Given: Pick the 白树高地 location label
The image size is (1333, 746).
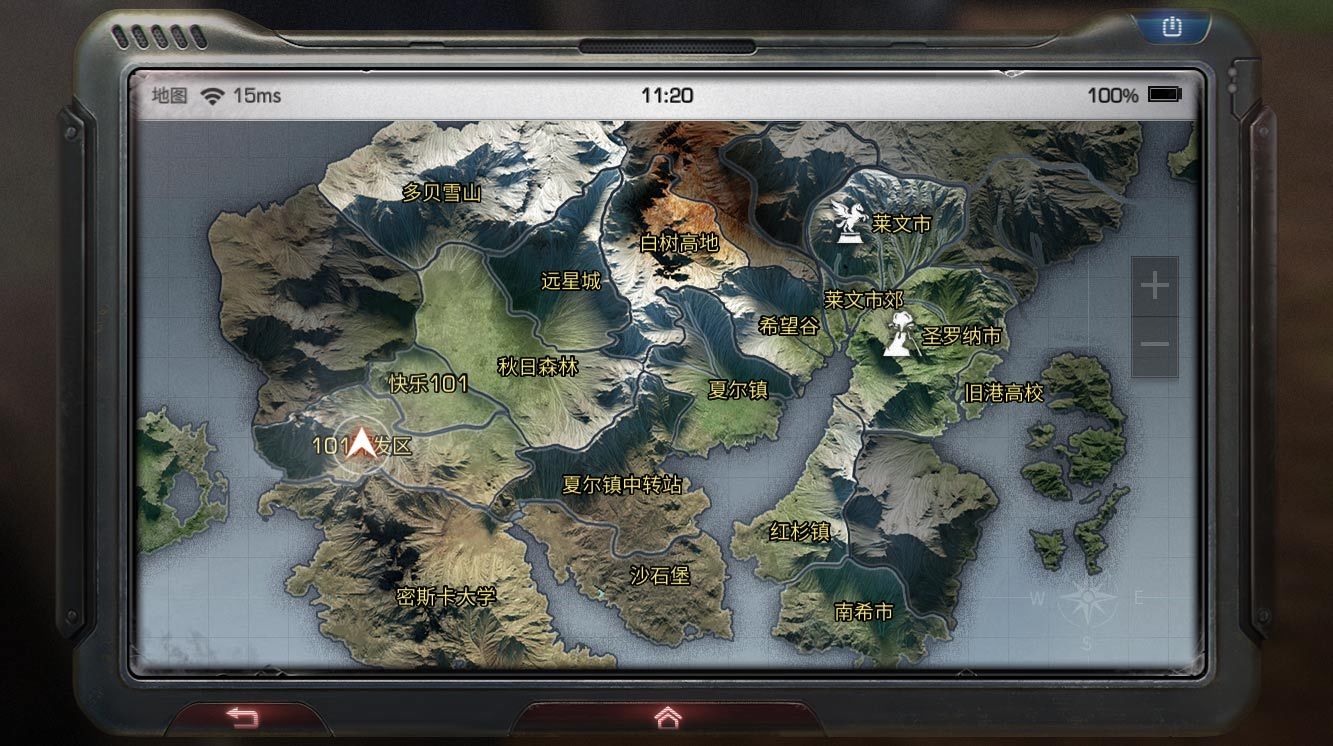Looking at the screenshot, I should pos(679,243).
